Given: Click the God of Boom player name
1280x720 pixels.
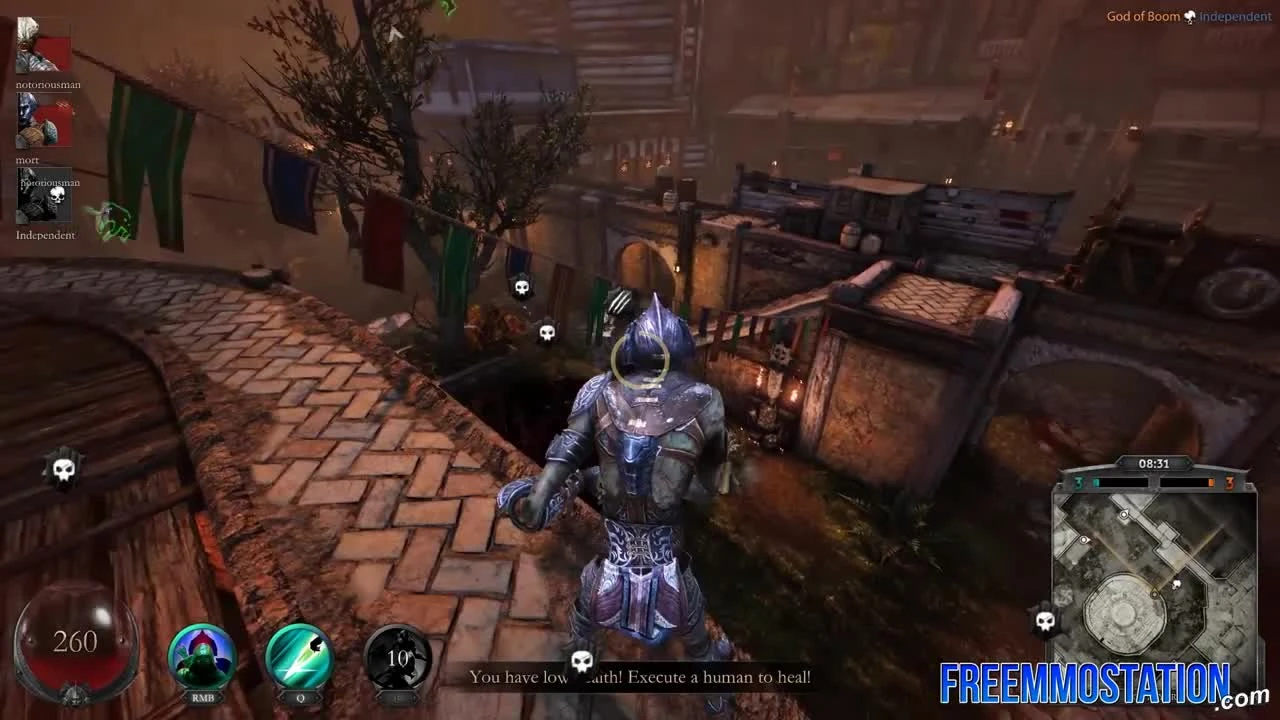Looking at the screenshot, I should (x=1143, y=16).
